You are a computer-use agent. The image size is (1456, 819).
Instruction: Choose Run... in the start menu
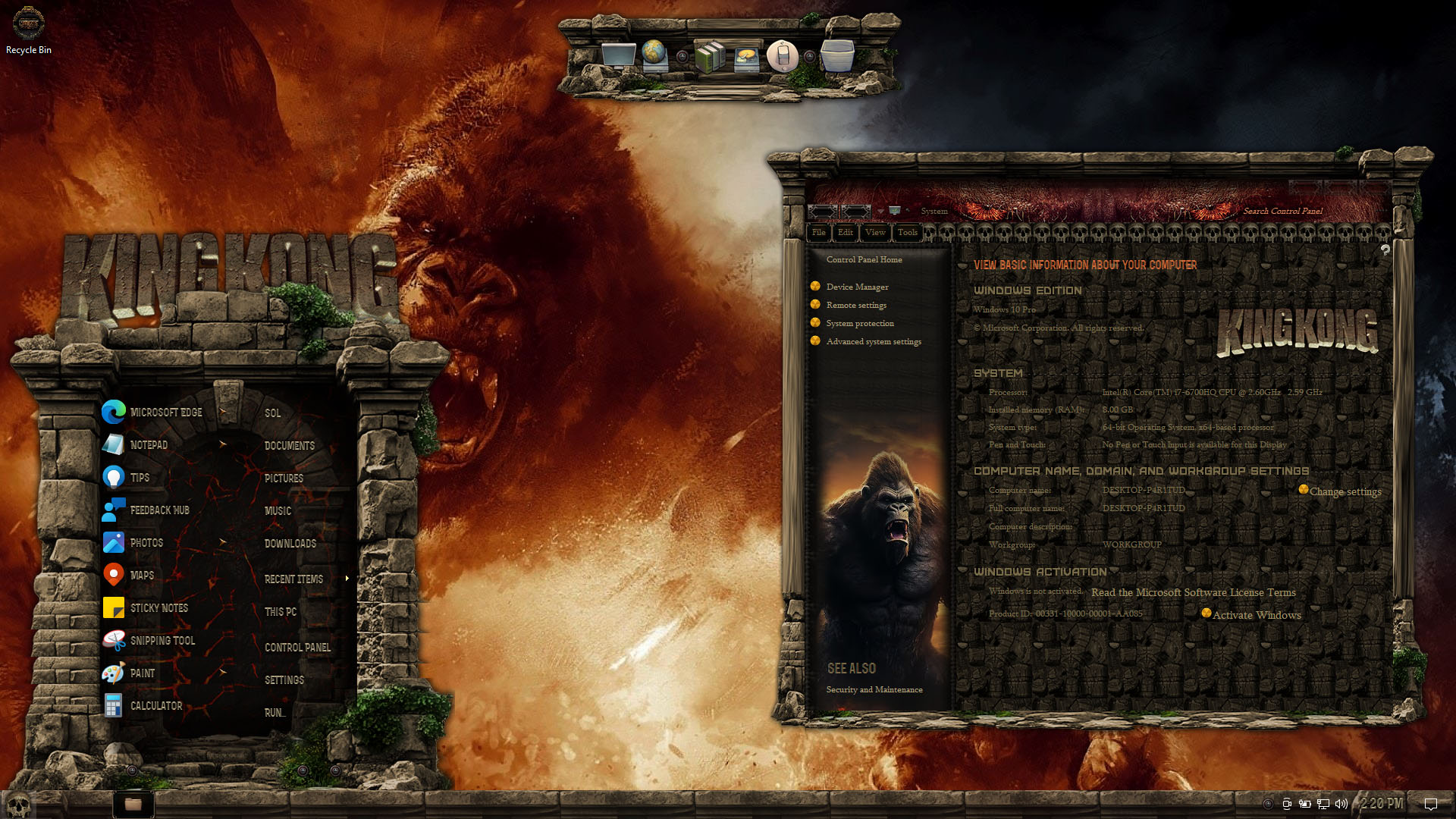coord(275,713)
